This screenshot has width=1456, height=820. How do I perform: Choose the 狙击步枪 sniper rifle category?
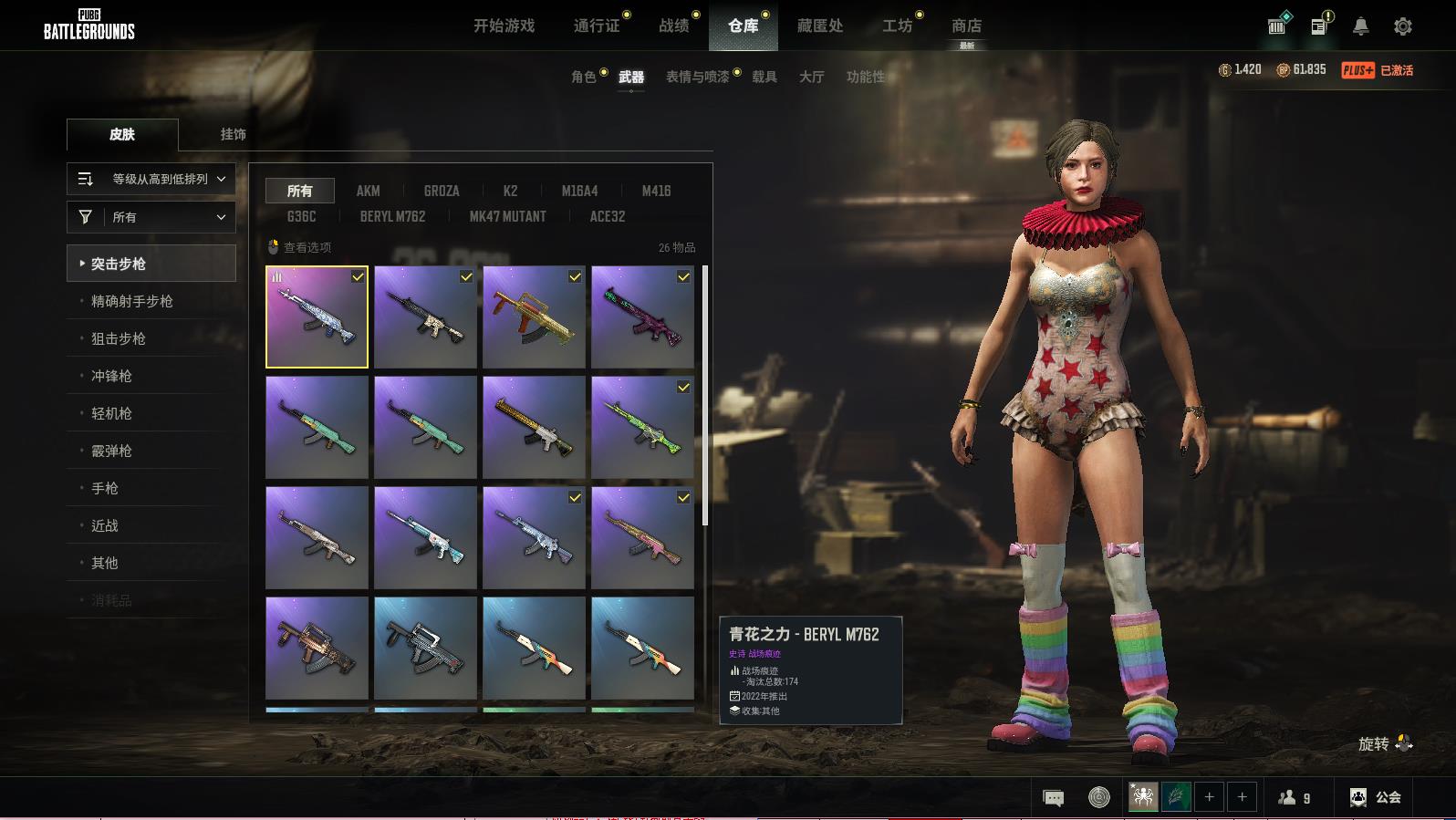[x=119, y=338]
